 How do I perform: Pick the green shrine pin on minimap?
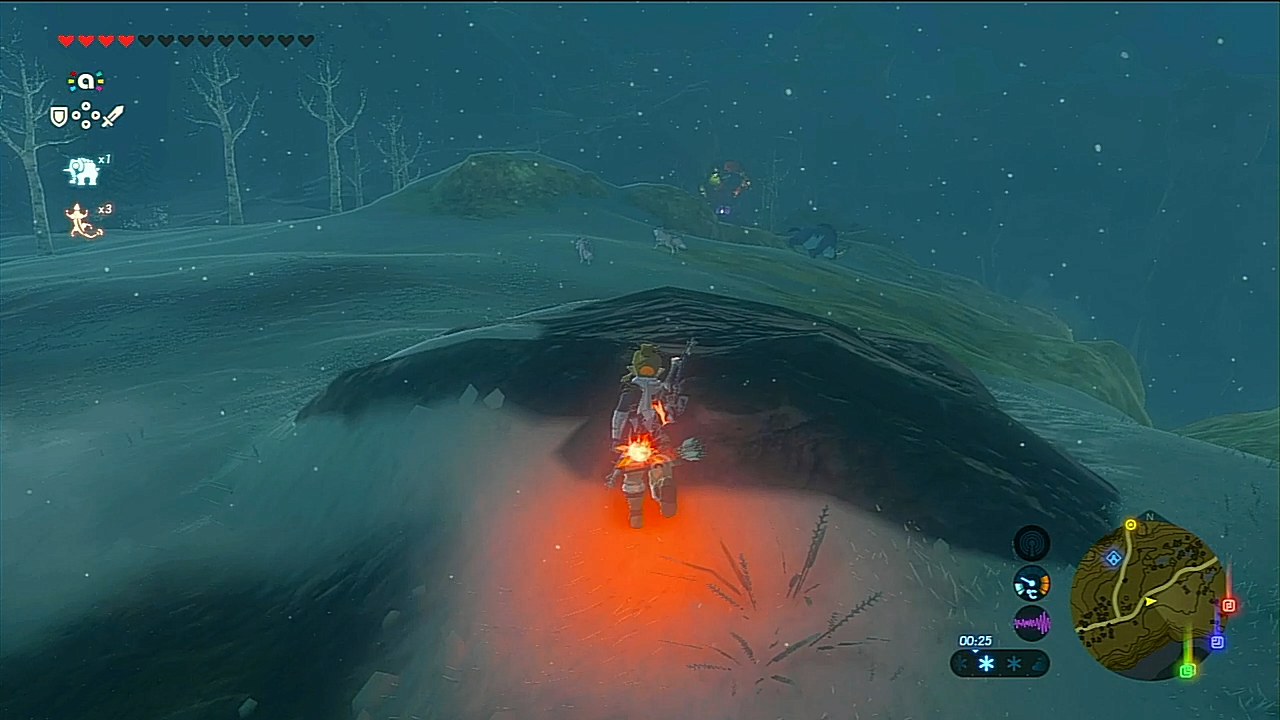[1187, 670]
